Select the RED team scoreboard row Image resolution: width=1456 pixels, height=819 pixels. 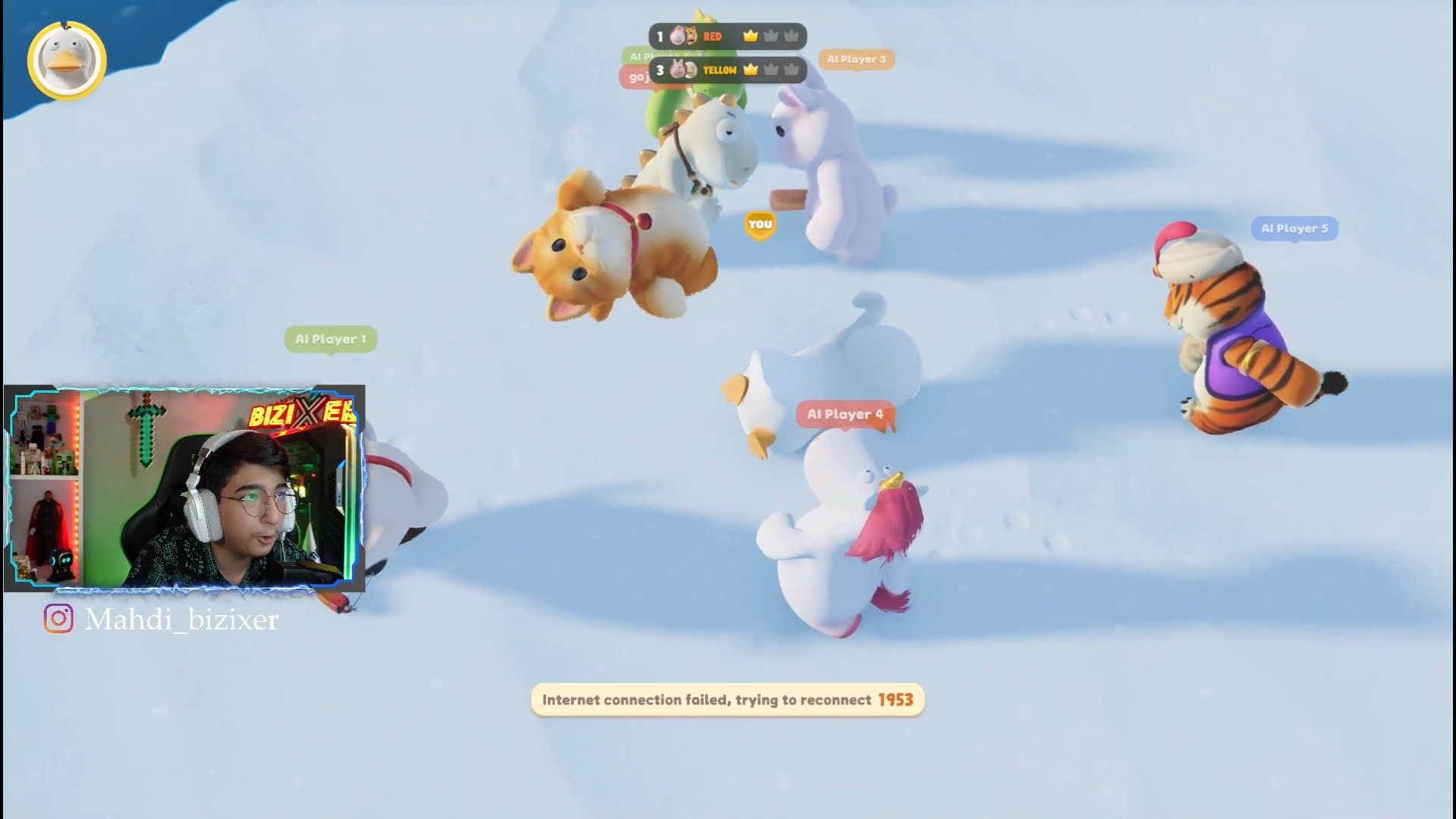coord(727,36)
